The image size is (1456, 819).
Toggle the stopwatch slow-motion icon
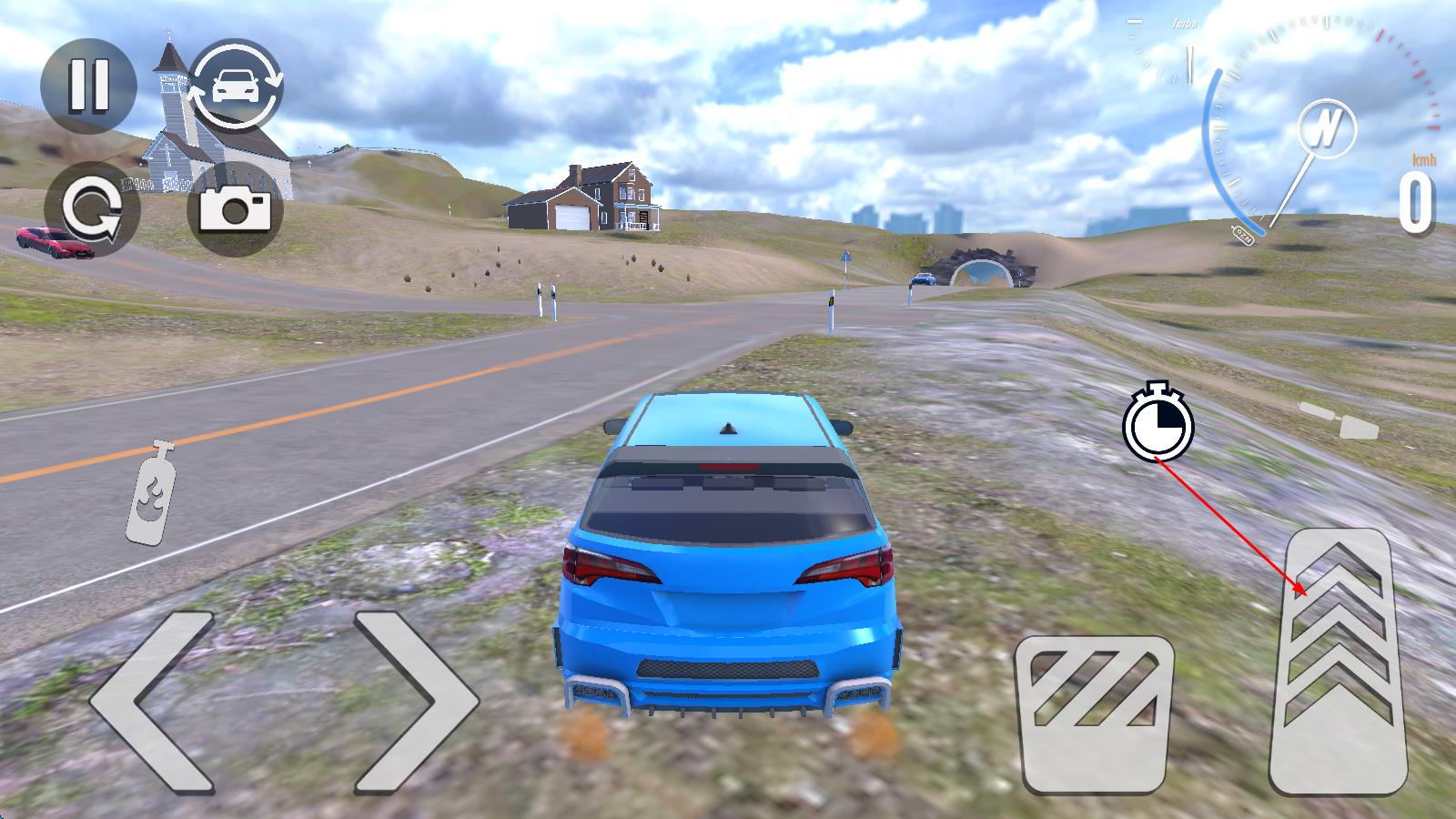(x=1158, y=422)
